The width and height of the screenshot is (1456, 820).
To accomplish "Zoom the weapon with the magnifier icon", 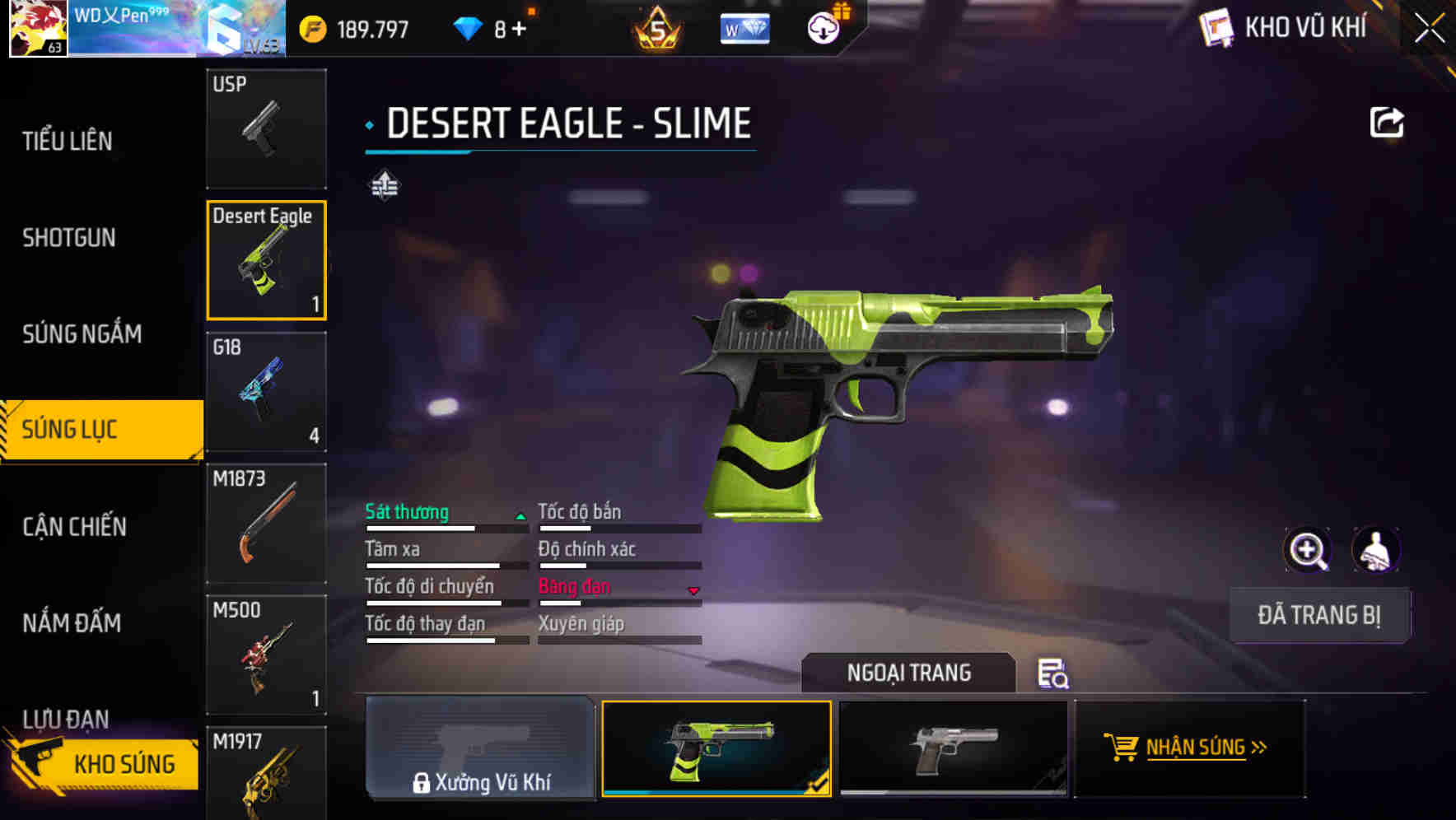I will (x=1309, y=550).
